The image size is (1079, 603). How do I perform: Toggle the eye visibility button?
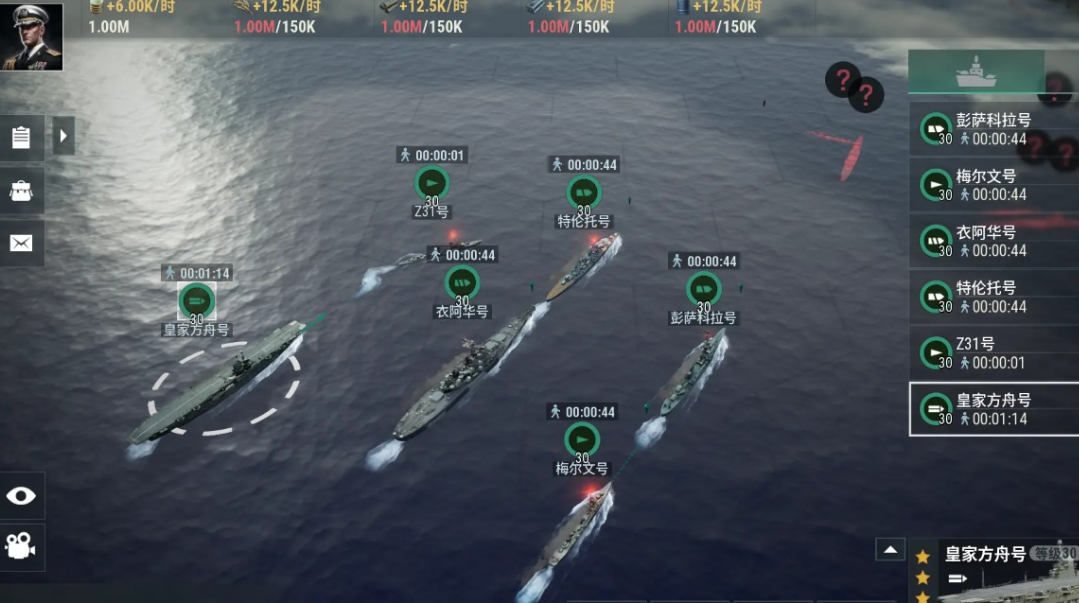coord(21,496)
